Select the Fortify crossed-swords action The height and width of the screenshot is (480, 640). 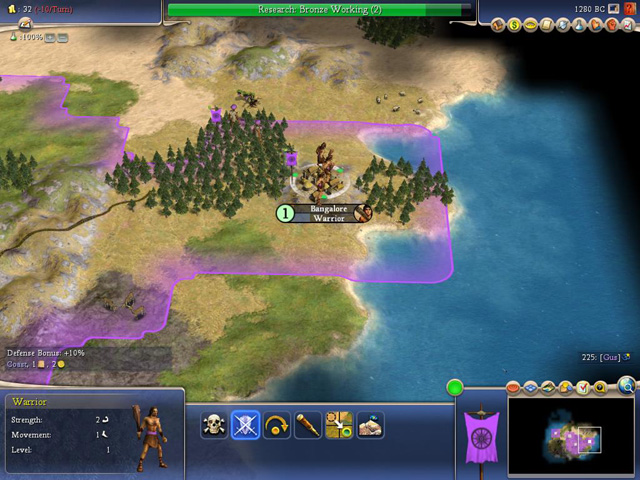click(x=245, y=425)
